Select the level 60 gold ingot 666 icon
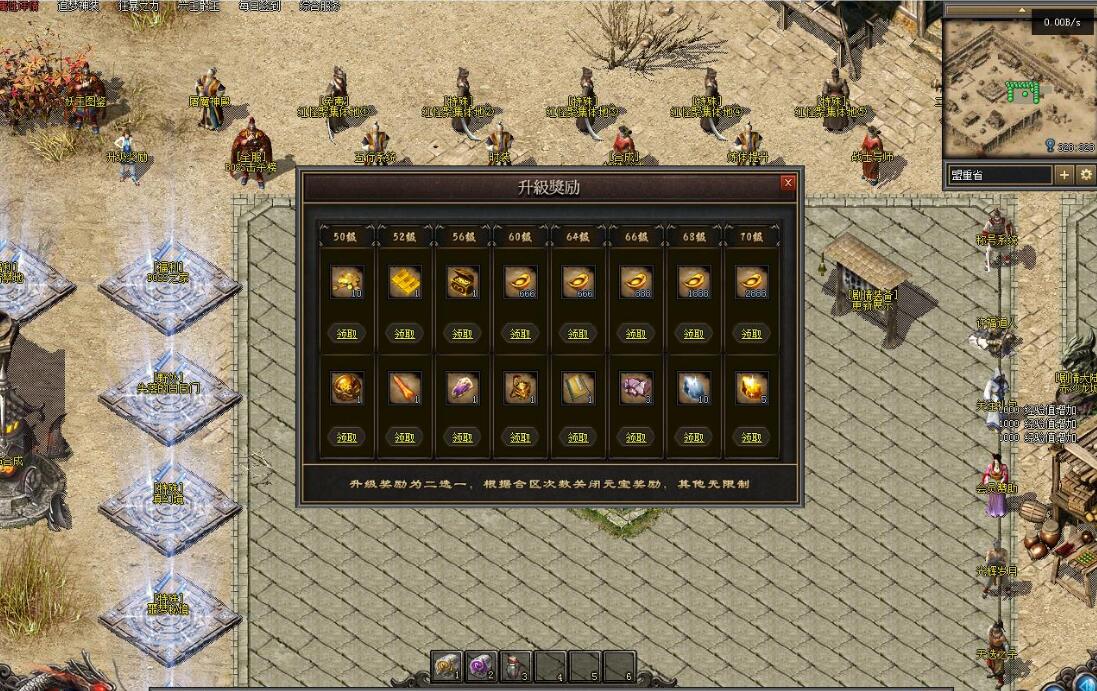Image resolution: width=1097 pixels, height=691 pixels. coord(520,282)
